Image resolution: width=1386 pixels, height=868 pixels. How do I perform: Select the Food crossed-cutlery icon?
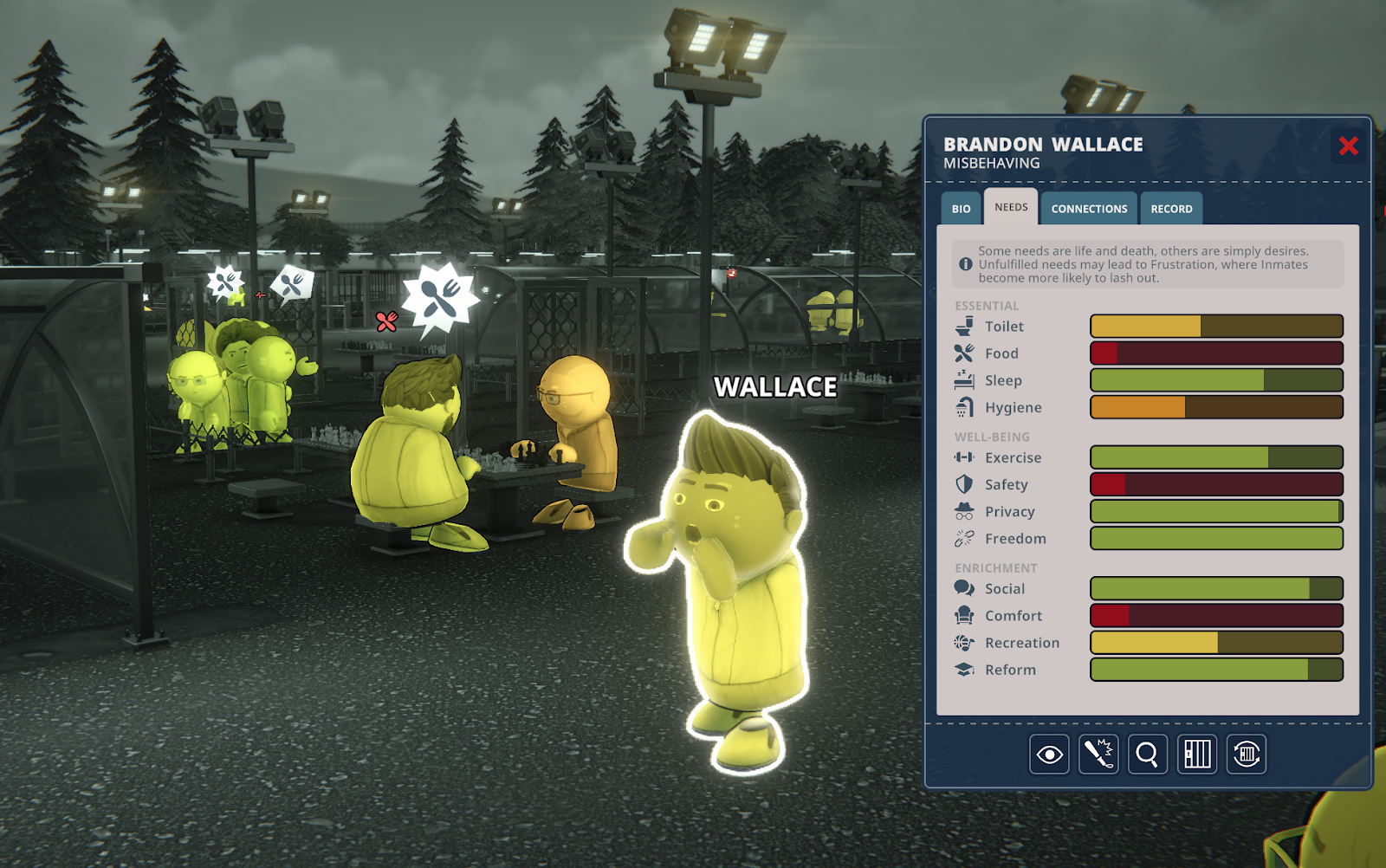963,353
